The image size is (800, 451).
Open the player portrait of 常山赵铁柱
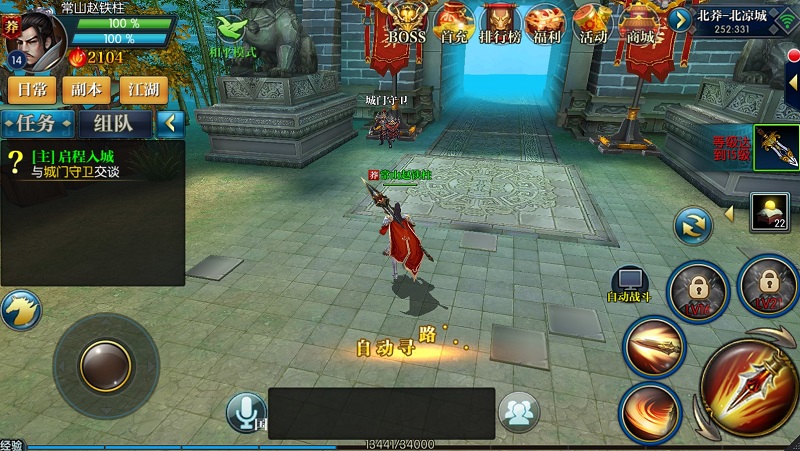[34, 36]
